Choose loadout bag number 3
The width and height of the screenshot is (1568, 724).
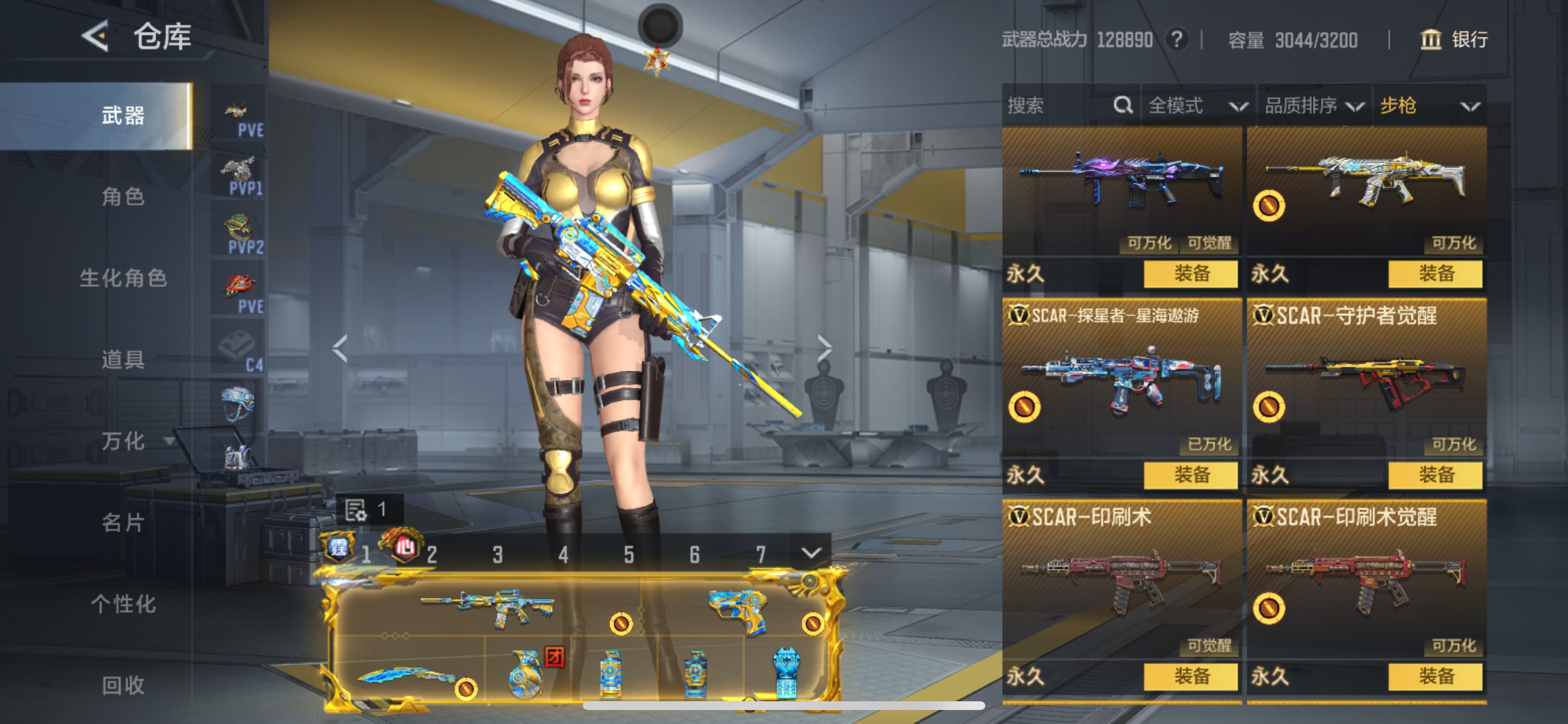498,554
